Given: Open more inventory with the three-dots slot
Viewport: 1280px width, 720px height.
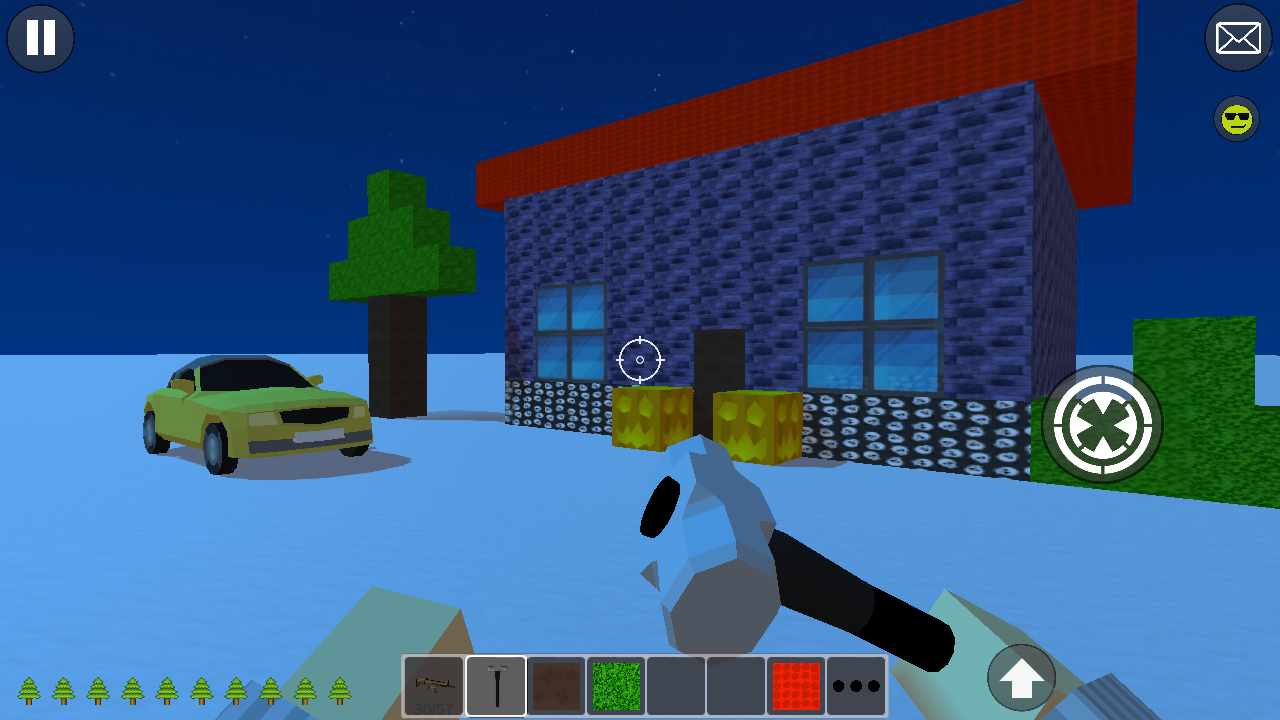Looking at the screenshot, I should 857,685.
